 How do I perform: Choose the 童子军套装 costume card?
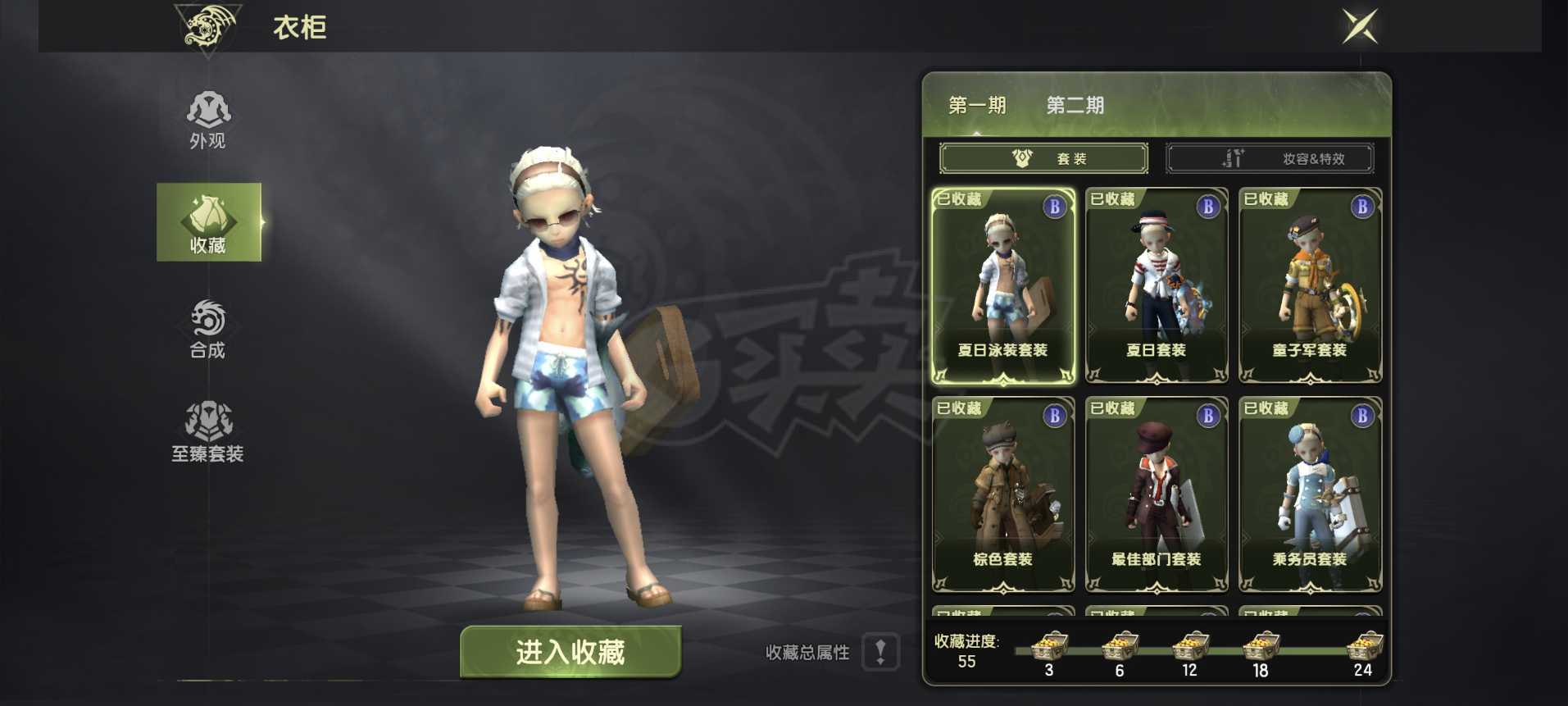click(x=1310, y=286)
